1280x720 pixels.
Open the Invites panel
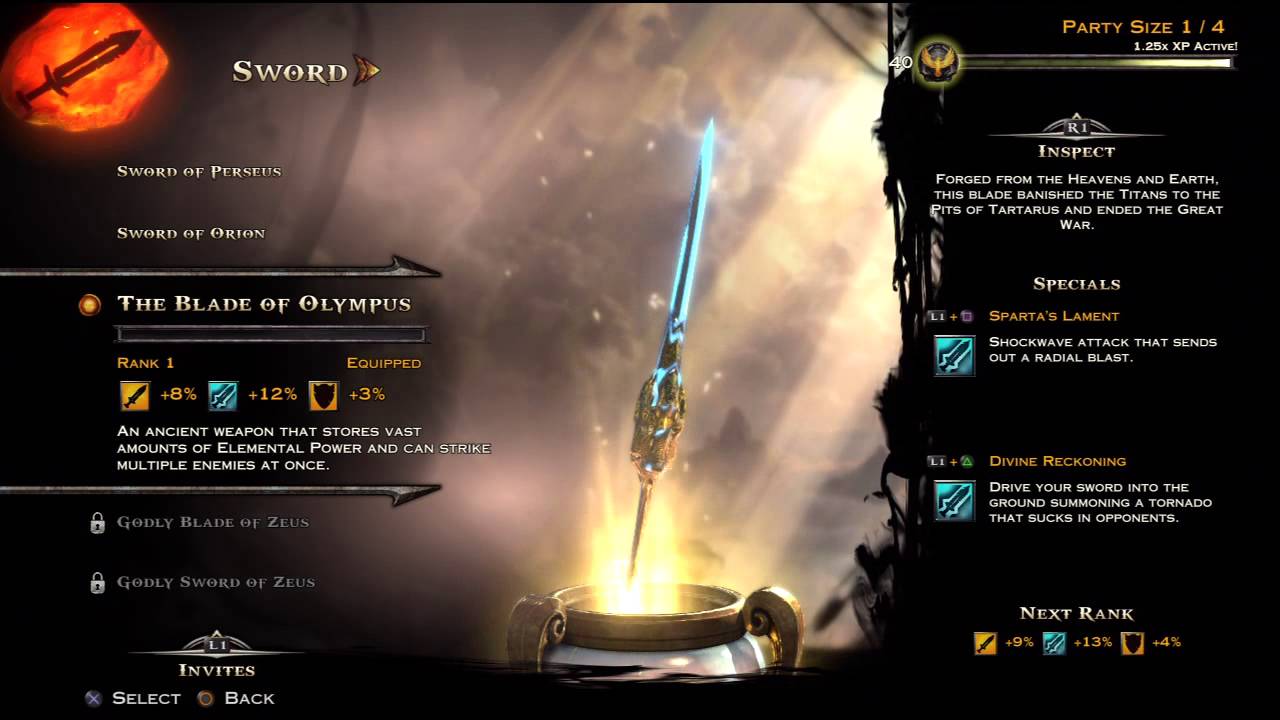coord(216,669)
